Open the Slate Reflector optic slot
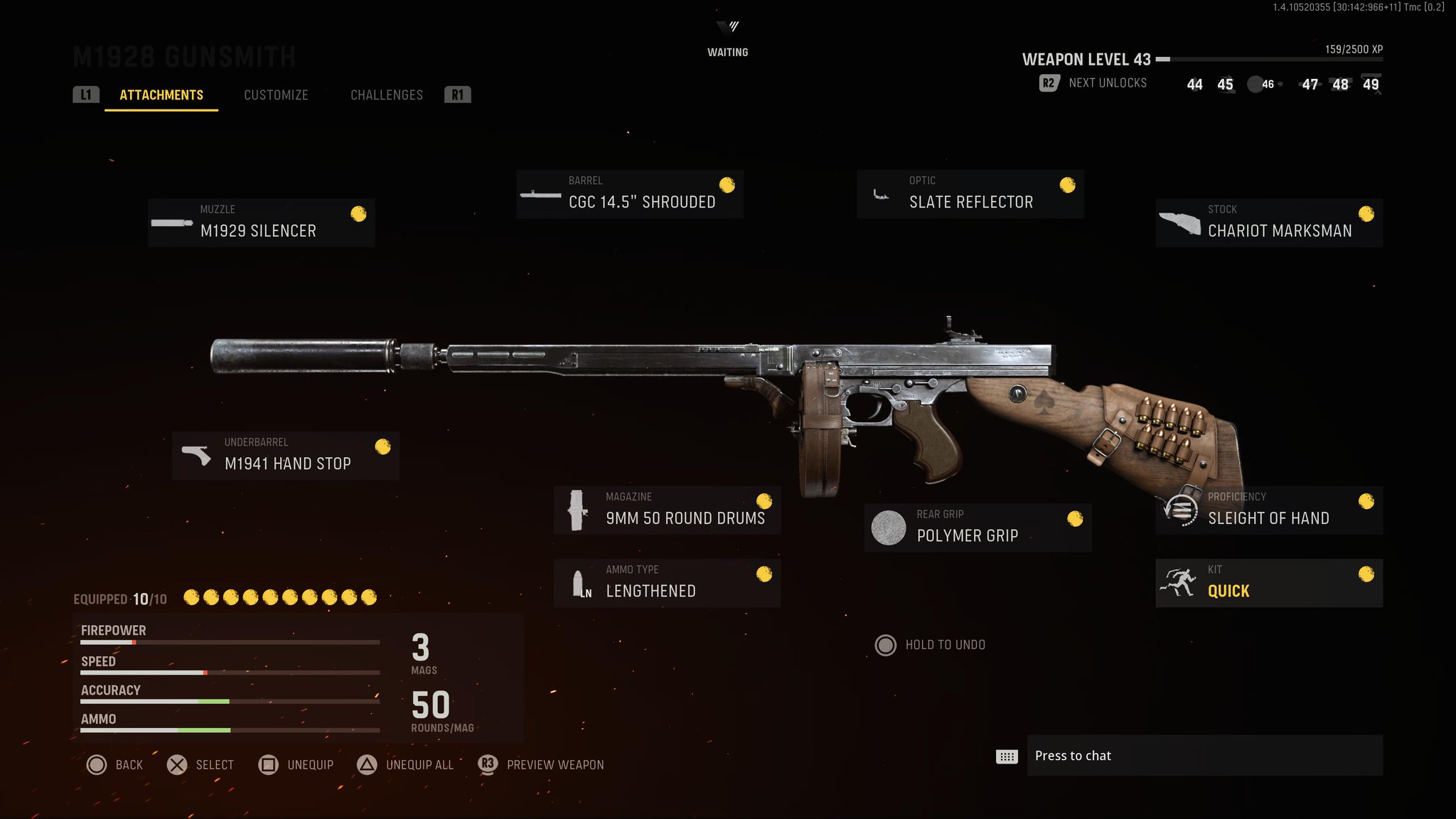This screenshot has height=819, width=1456. (970, 194)
